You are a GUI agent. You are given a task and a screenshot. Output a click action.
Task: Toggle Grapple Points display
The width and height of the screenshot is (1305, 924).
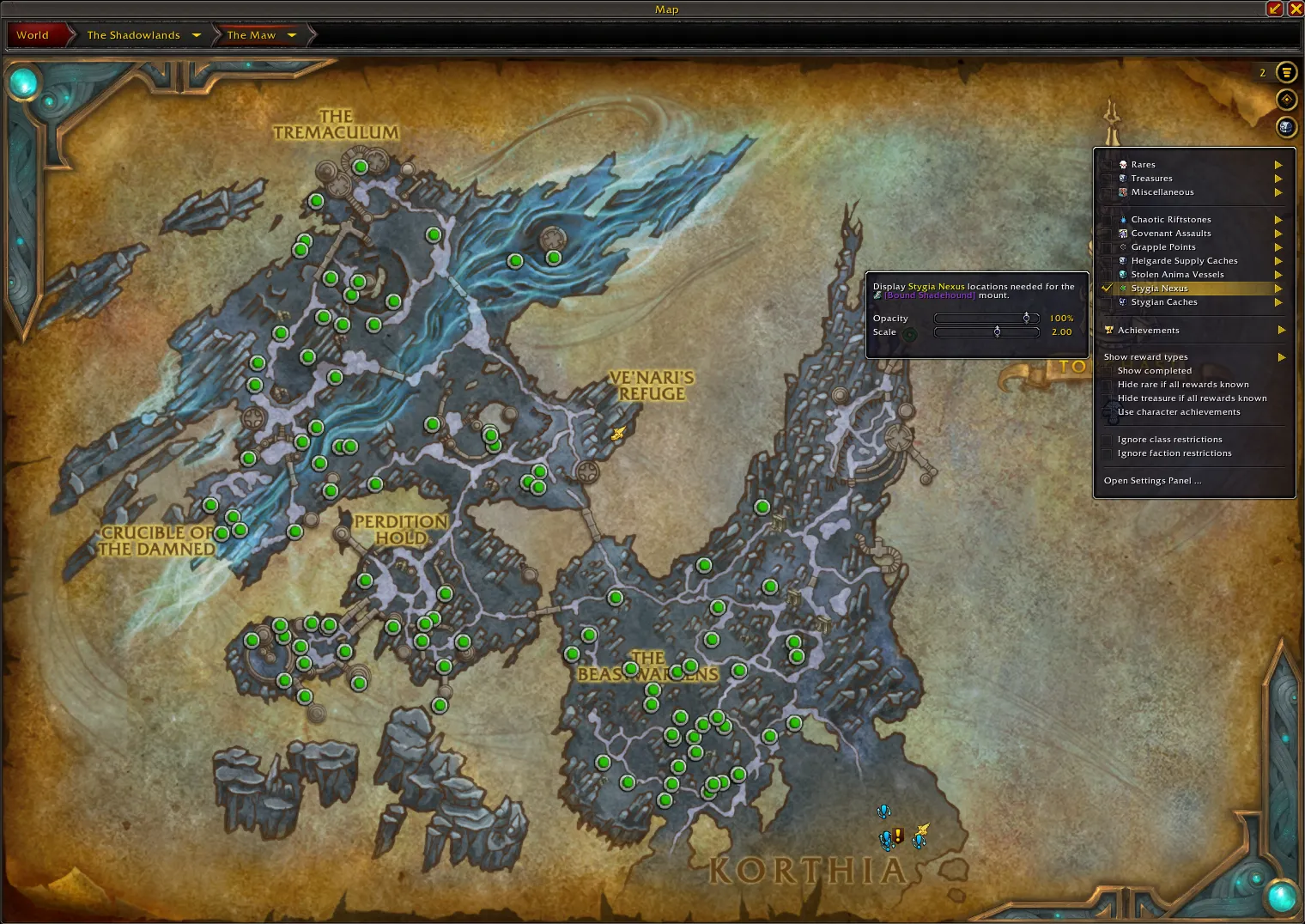coord(1163,247)
